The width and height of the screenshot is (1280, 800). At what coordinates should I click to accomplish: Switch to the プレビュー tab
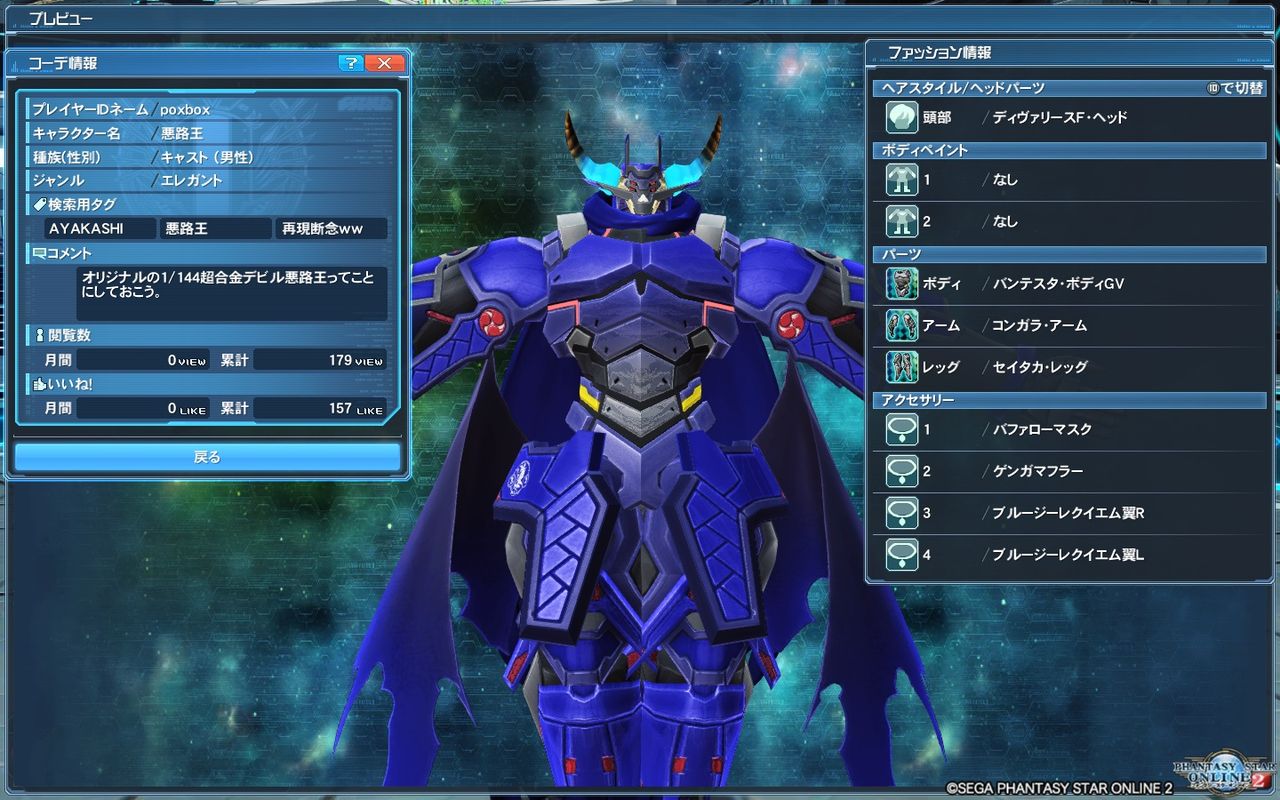coord(60,18)
